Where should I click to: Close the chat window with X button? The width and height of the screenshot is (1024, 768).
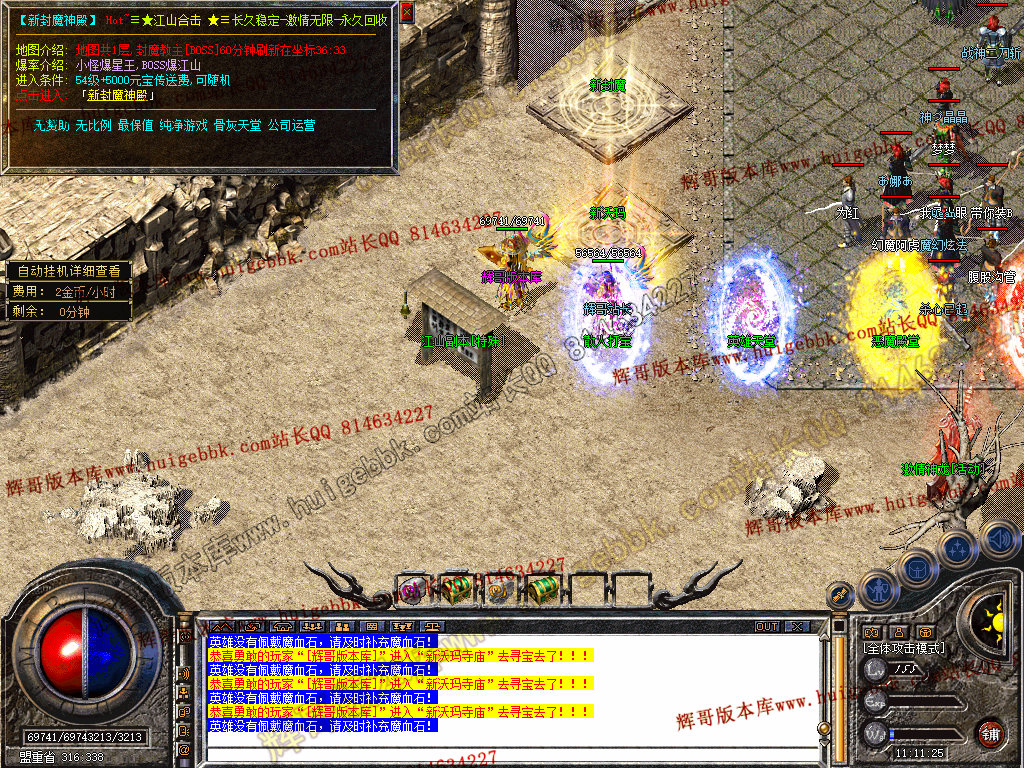[796, 627]
